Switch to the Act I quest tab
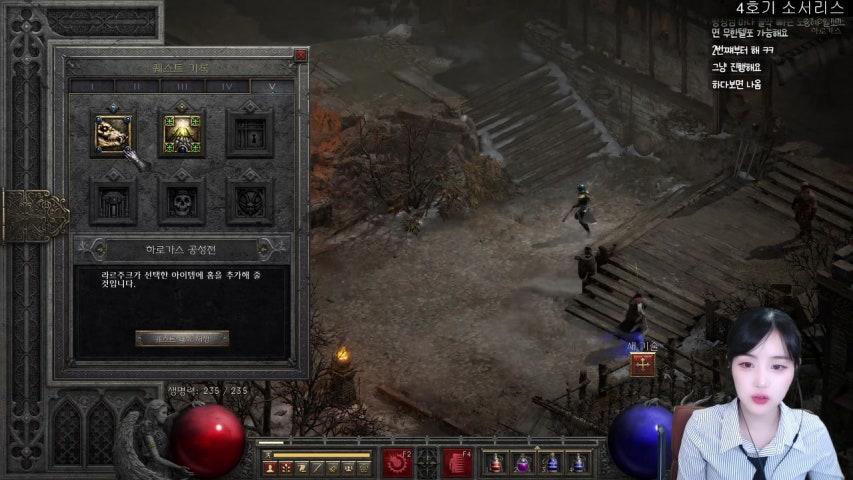This screenshot has width=853, height=480. pyautogui.click(x=91, y=87)
